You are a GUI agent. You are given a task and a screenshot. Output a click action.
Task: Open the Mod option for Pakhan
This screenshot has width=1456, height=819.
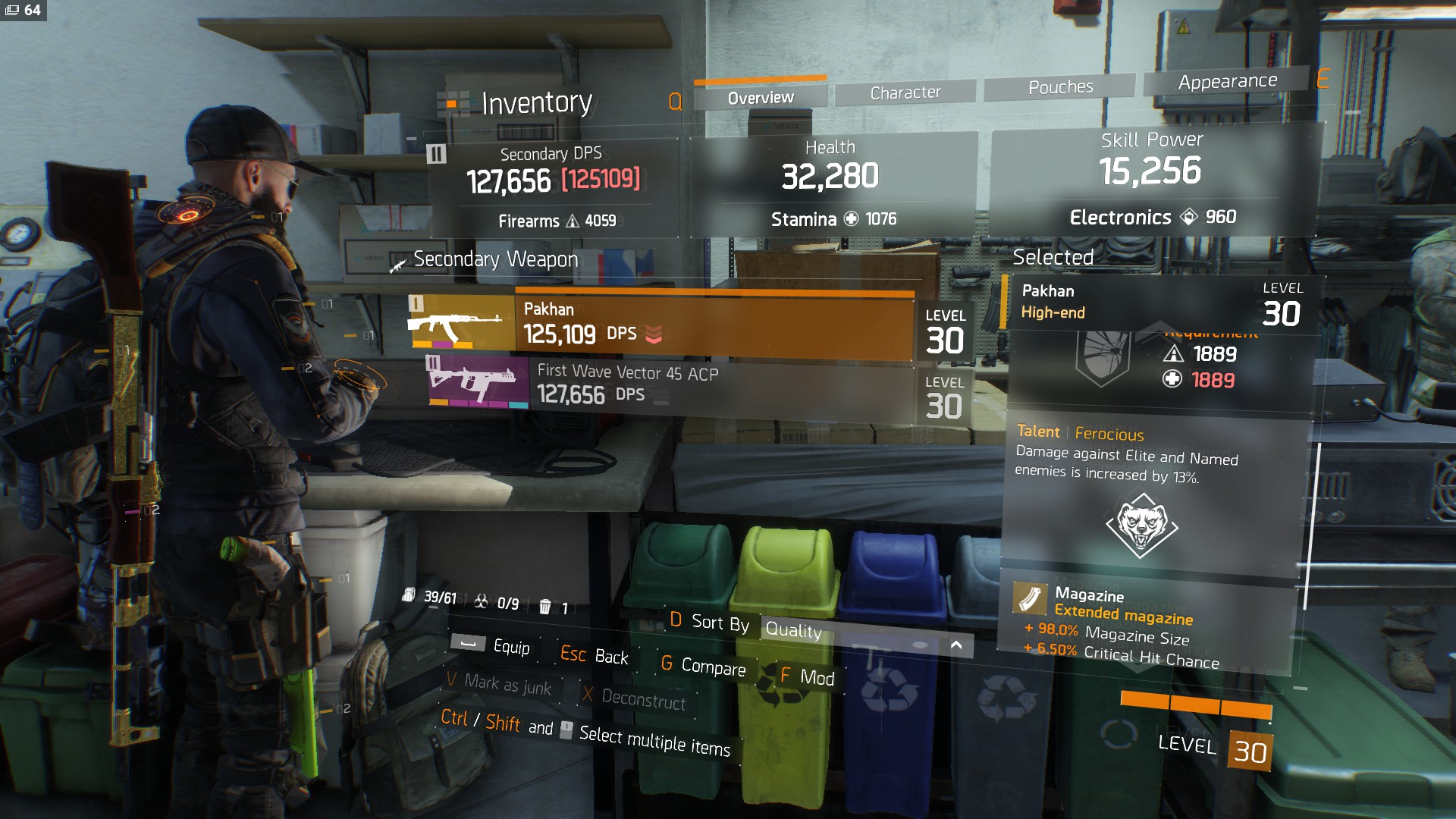[x=808, y=676]
